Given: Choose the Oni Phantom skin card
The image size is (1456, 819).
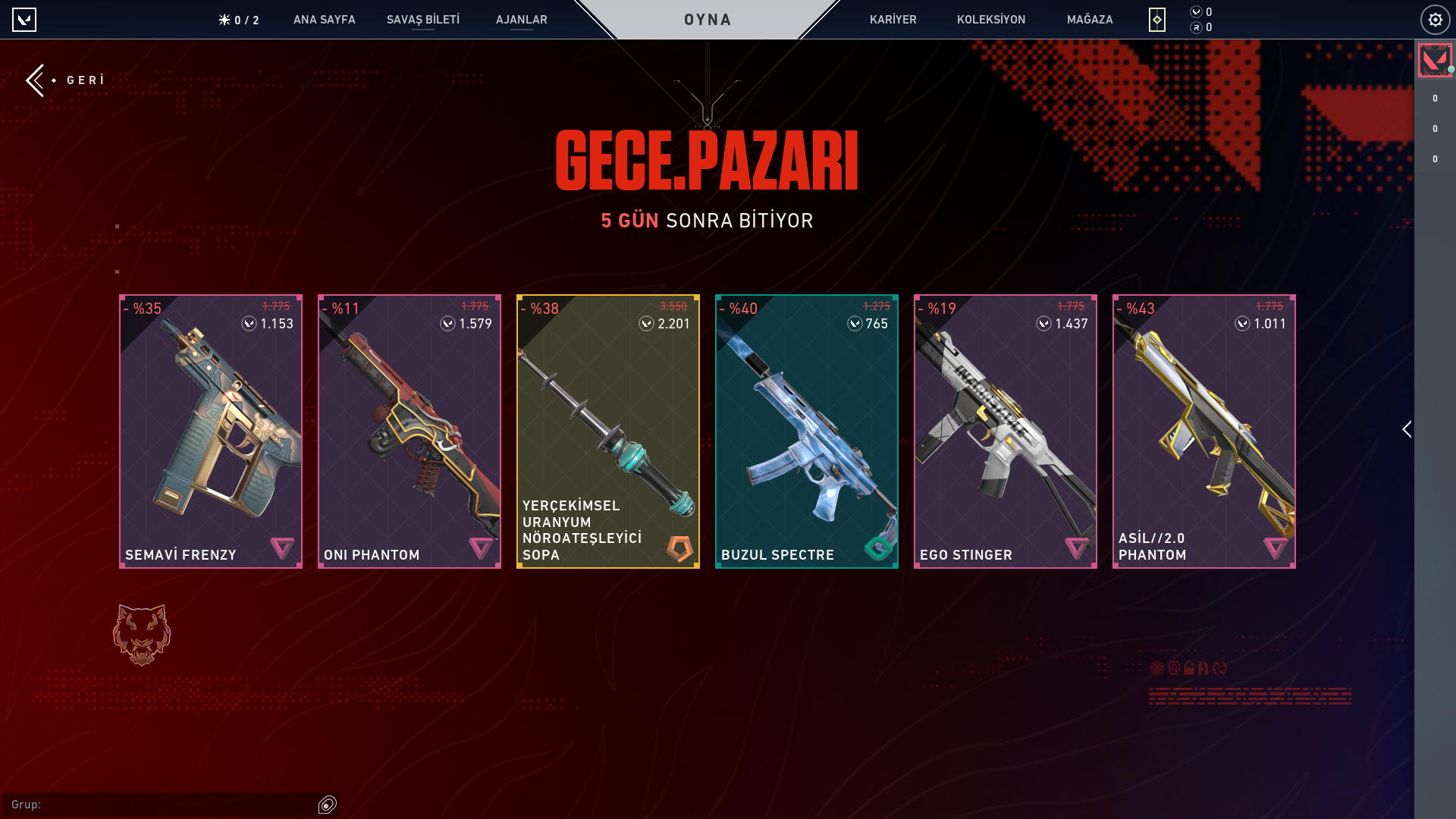Looking at the screenshot, I should [409, 431].
